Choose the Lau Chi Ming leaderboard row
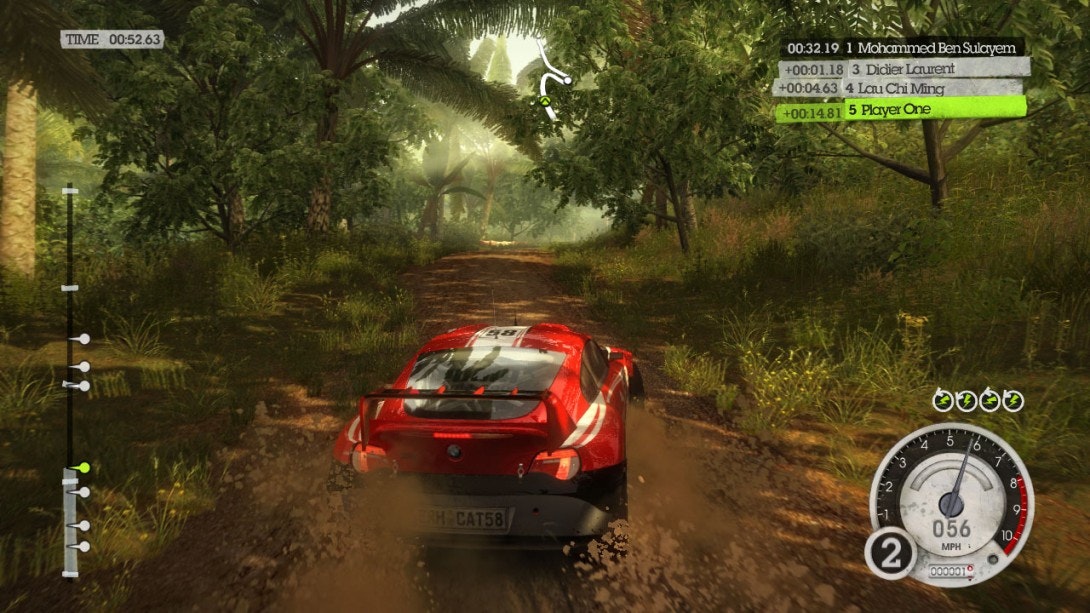The image size is (1090, 613). pyautogui.click(x=898, y=88)
